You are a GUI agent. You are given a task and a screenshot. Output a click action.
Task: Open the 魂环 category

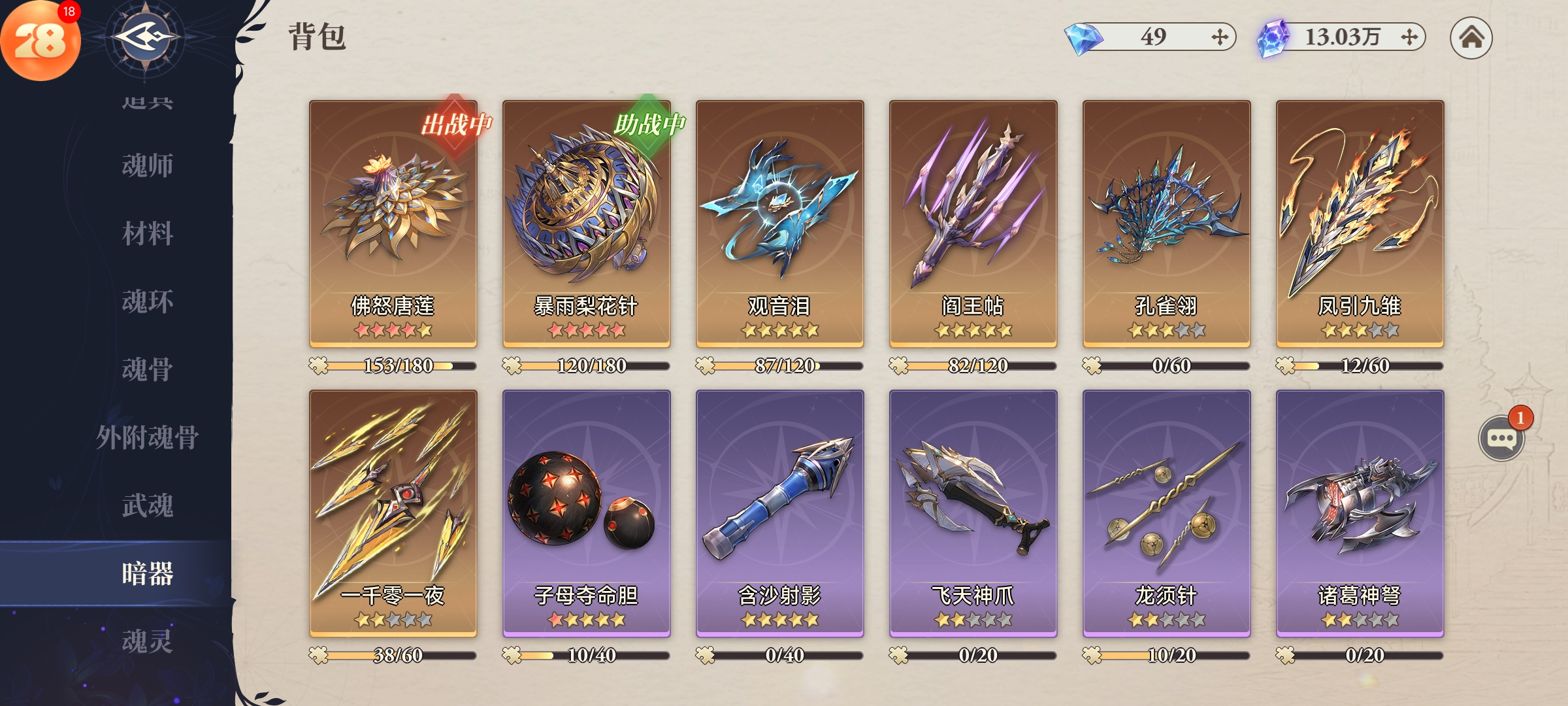tap(148, 301)
